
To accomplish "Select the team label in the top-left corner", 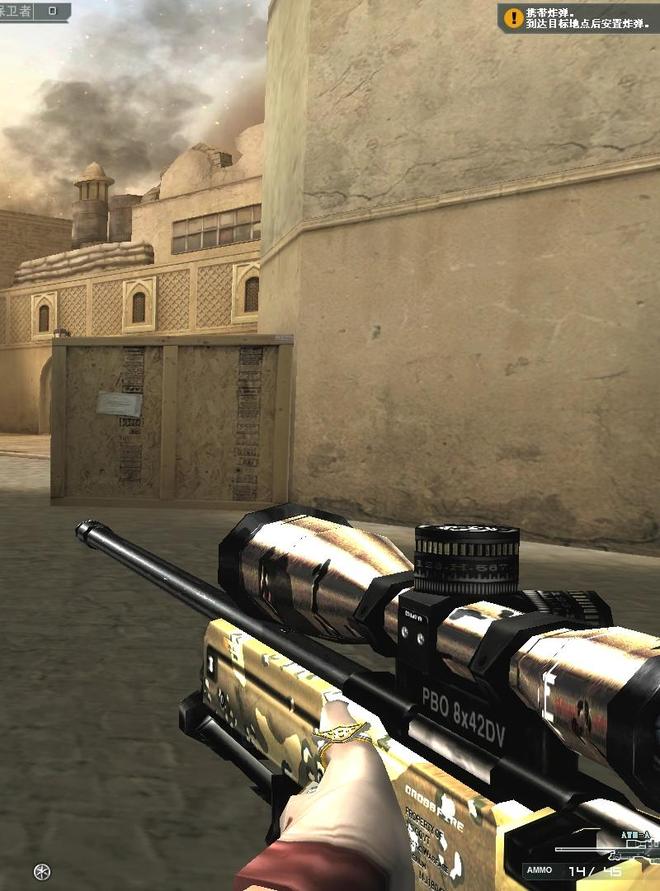I will (x=14, y=10).
